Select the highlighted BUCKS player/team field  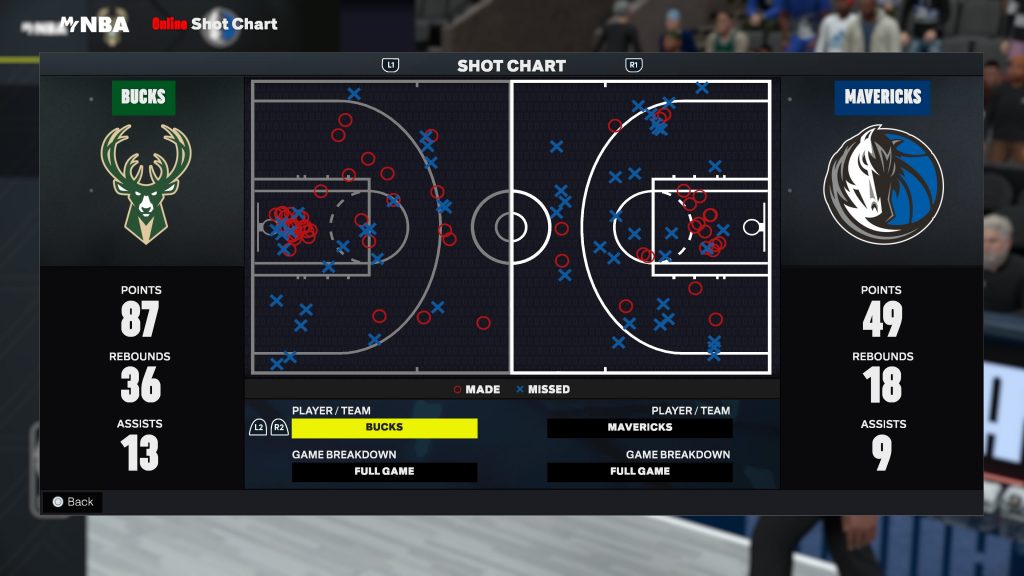(x=384, y=427)
